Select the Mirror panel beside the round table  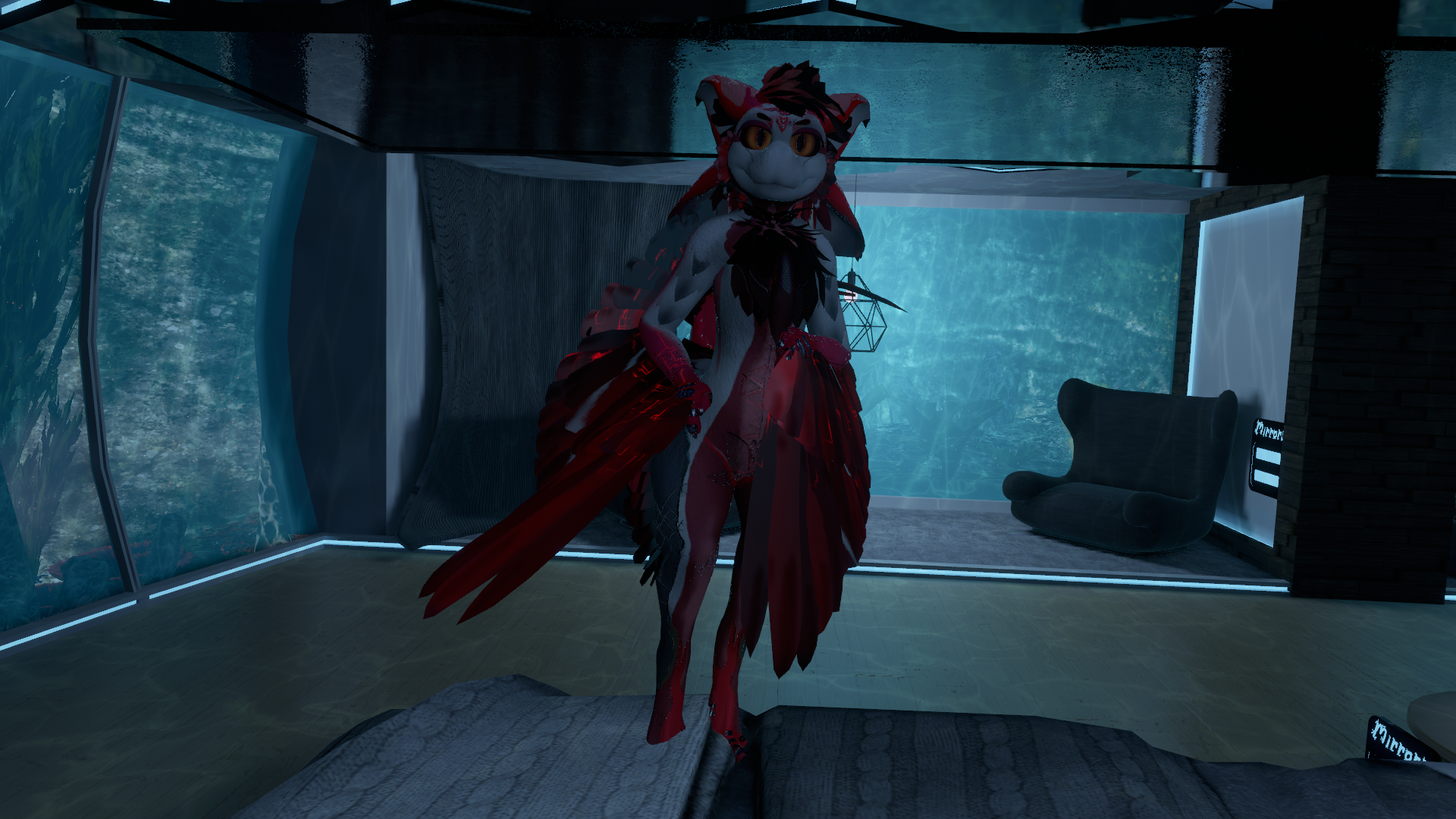click(1398, 739)
